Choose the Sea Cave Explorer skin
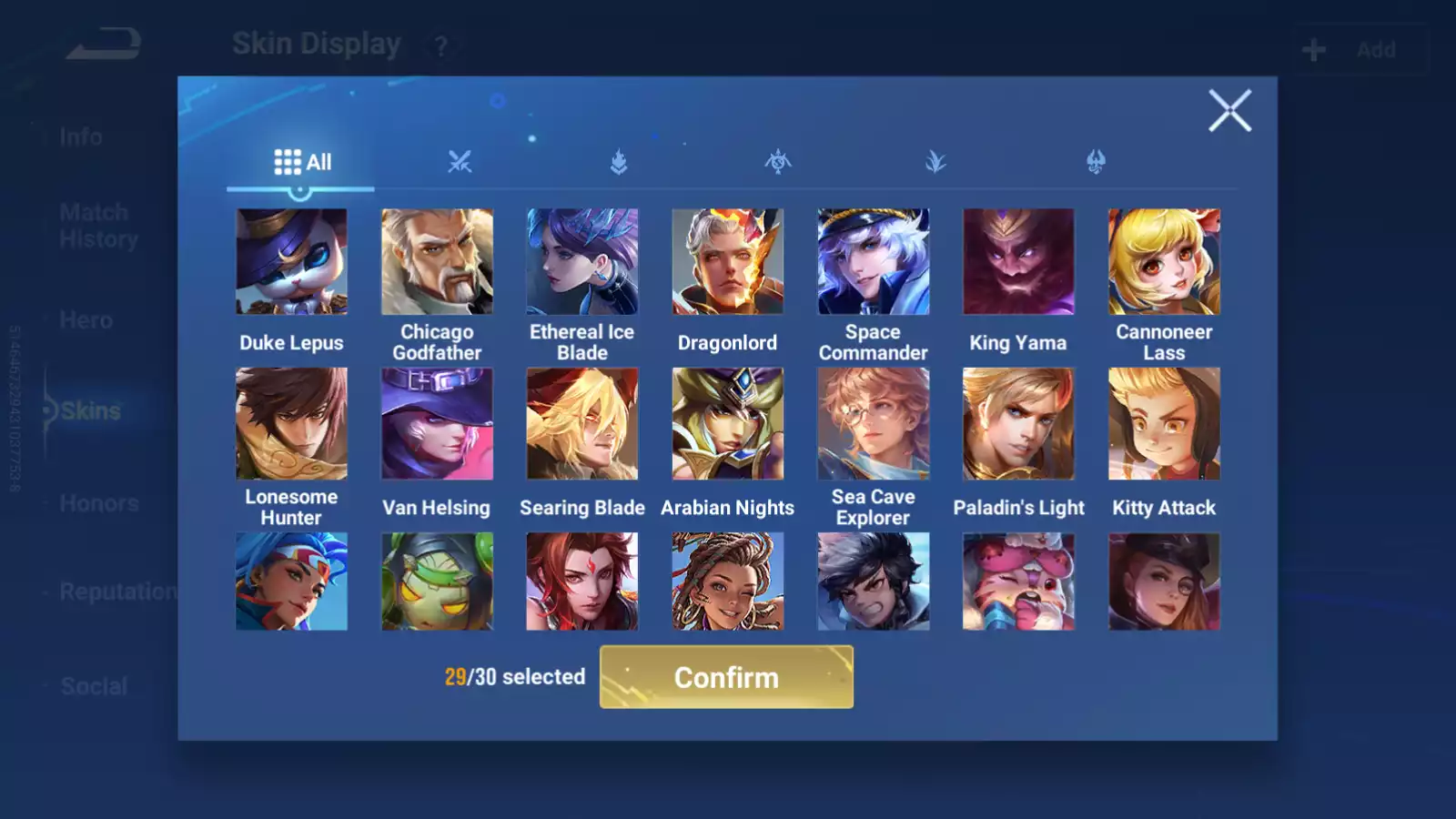1456x819 pixels. [873, 424]
